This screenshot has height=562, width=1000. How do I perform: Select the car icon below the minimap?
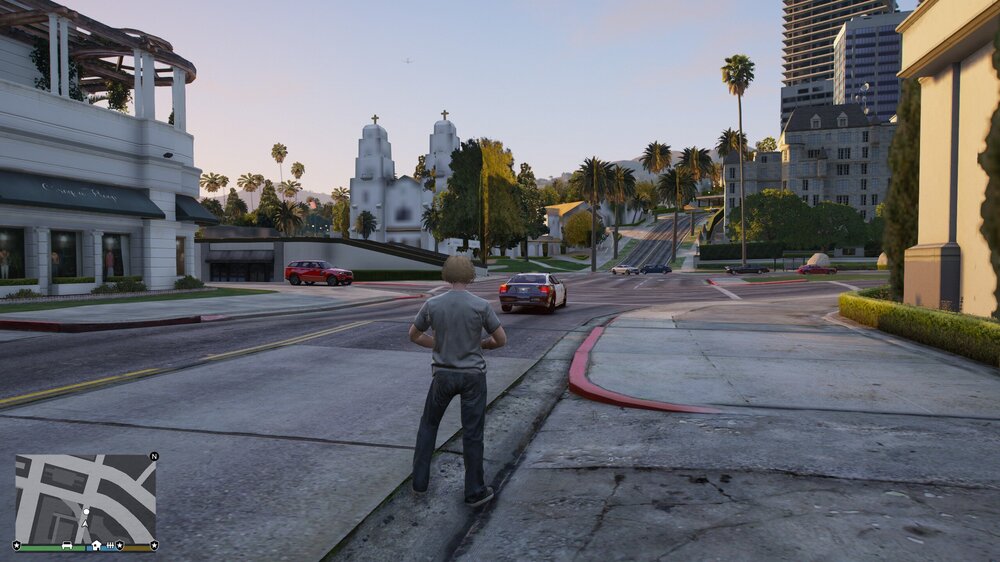pos(66,546)
